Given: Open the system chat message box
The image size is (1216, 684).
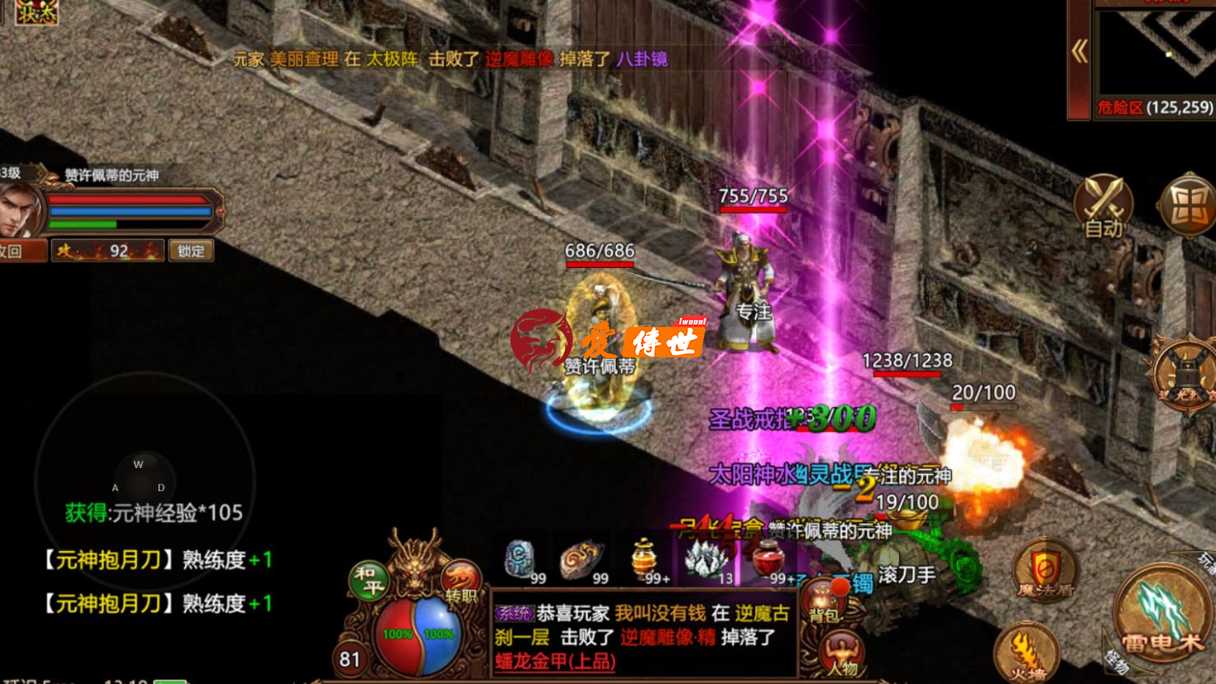Looking at the screenshot, I should pyautogui.click(x=643, y=635).
